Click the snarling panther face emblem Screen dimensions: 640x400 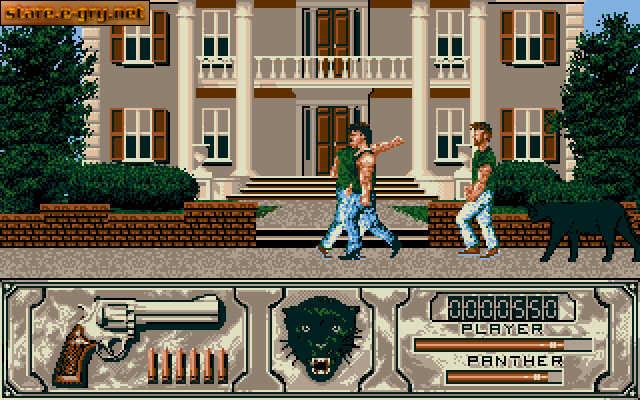[320, 336]
